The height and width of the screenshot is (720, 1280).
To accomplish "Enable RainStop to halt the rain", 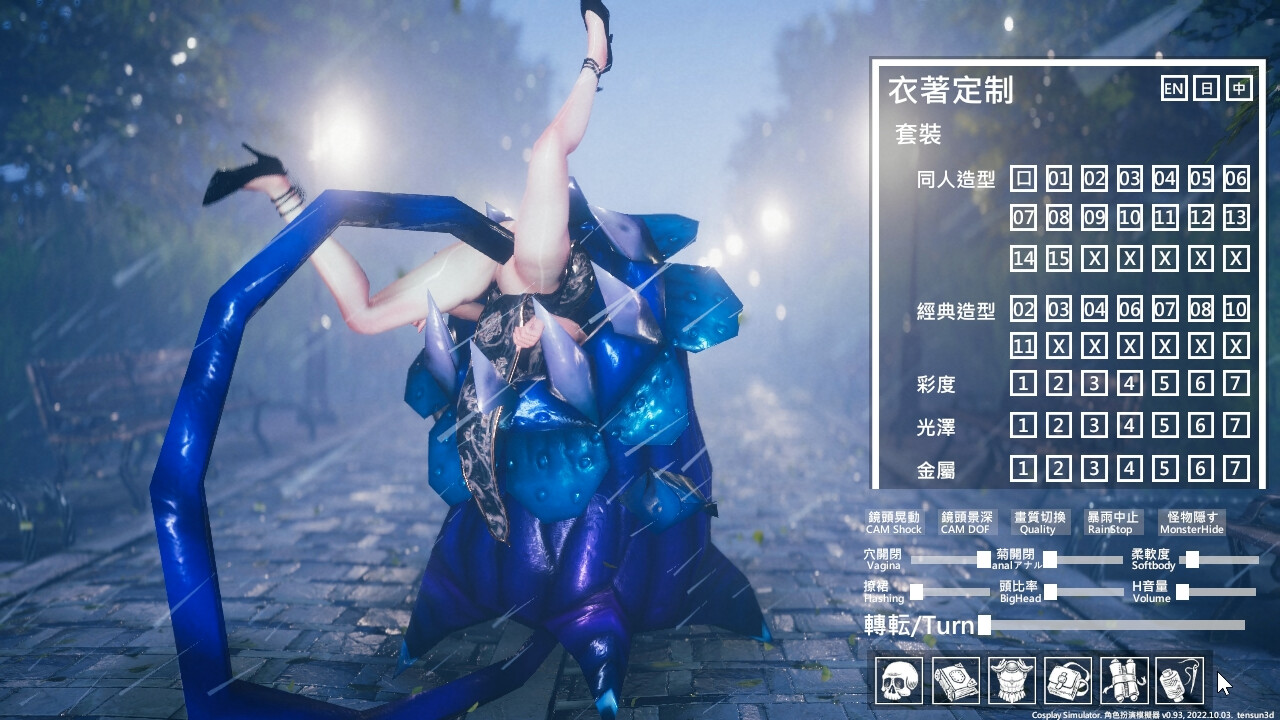I will coord(1113,520).
